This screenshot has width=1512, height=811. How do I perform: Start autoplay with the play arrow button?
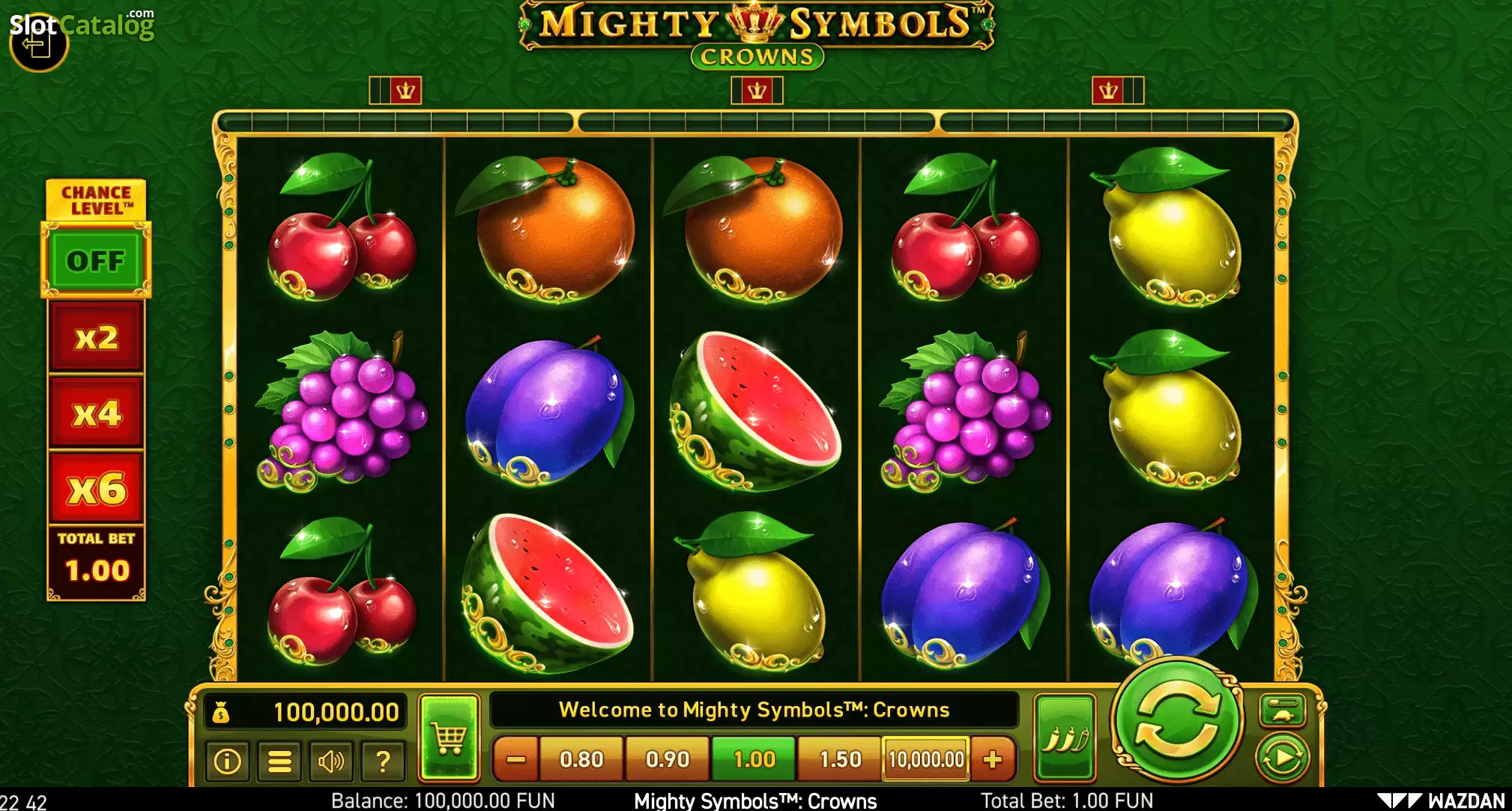1282,759
